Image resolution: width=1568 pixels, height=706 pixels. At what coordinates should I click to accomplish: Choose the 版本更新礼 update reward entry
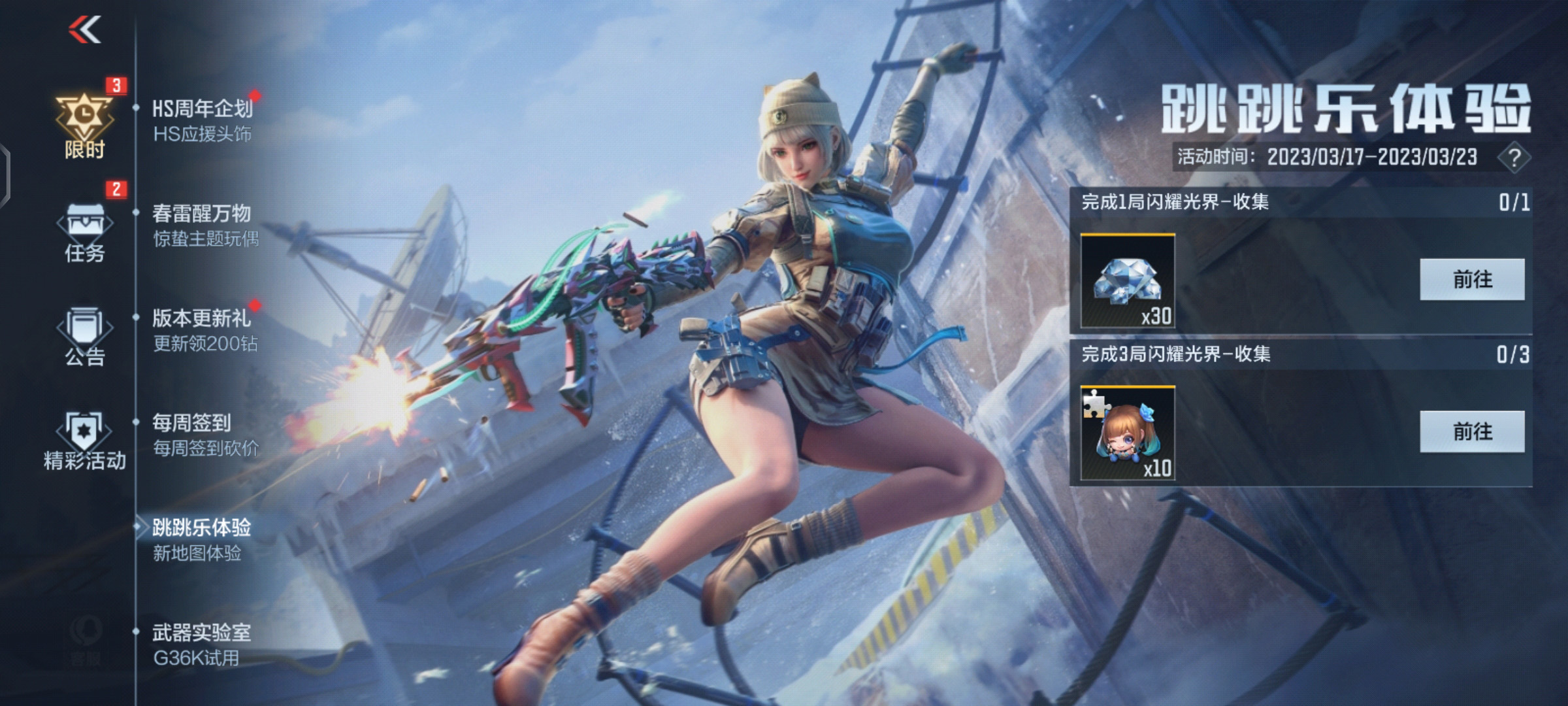(x=204, y=330)
